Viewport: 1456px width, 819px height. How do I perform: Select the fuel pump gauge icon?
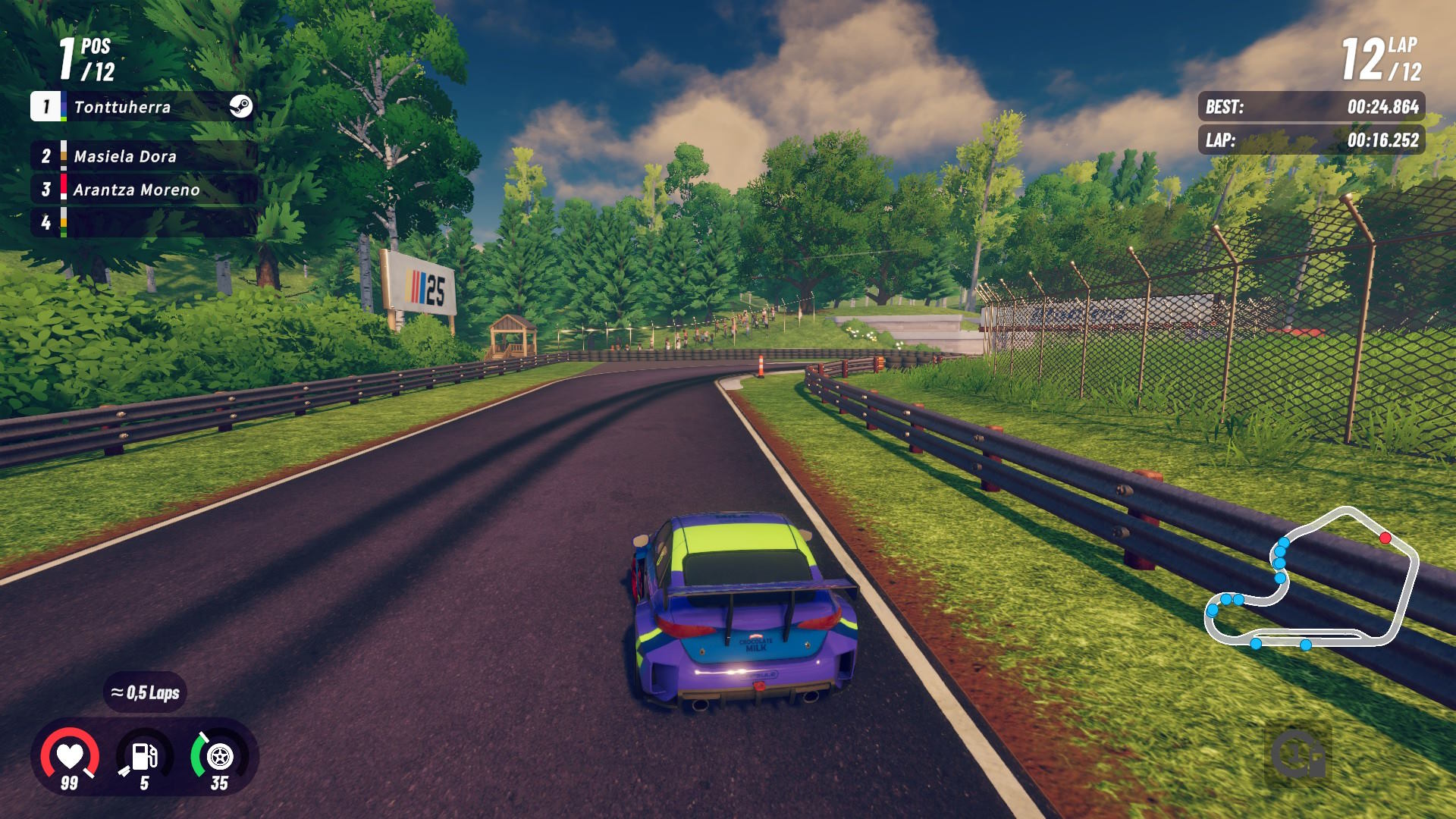tap(144, 756)
